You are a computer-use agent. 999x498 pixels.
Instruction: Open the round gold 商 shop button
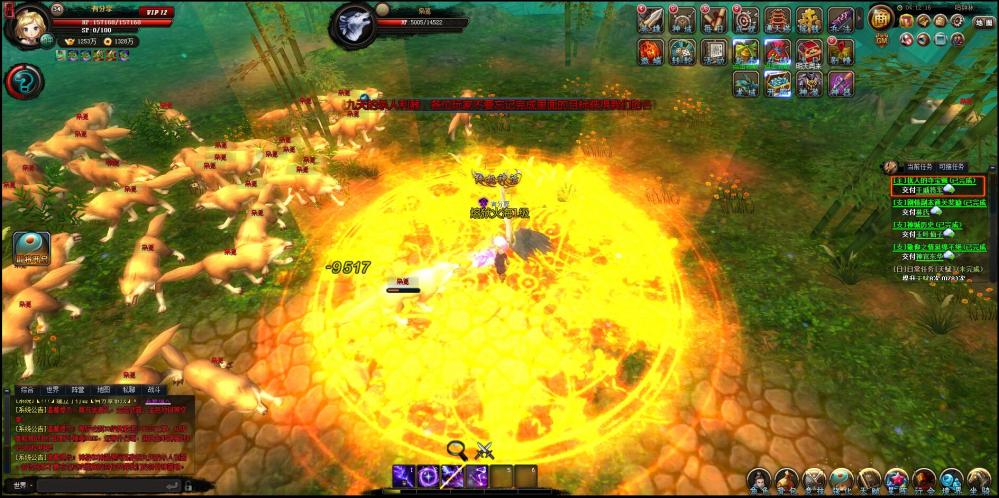pos(880,17)
